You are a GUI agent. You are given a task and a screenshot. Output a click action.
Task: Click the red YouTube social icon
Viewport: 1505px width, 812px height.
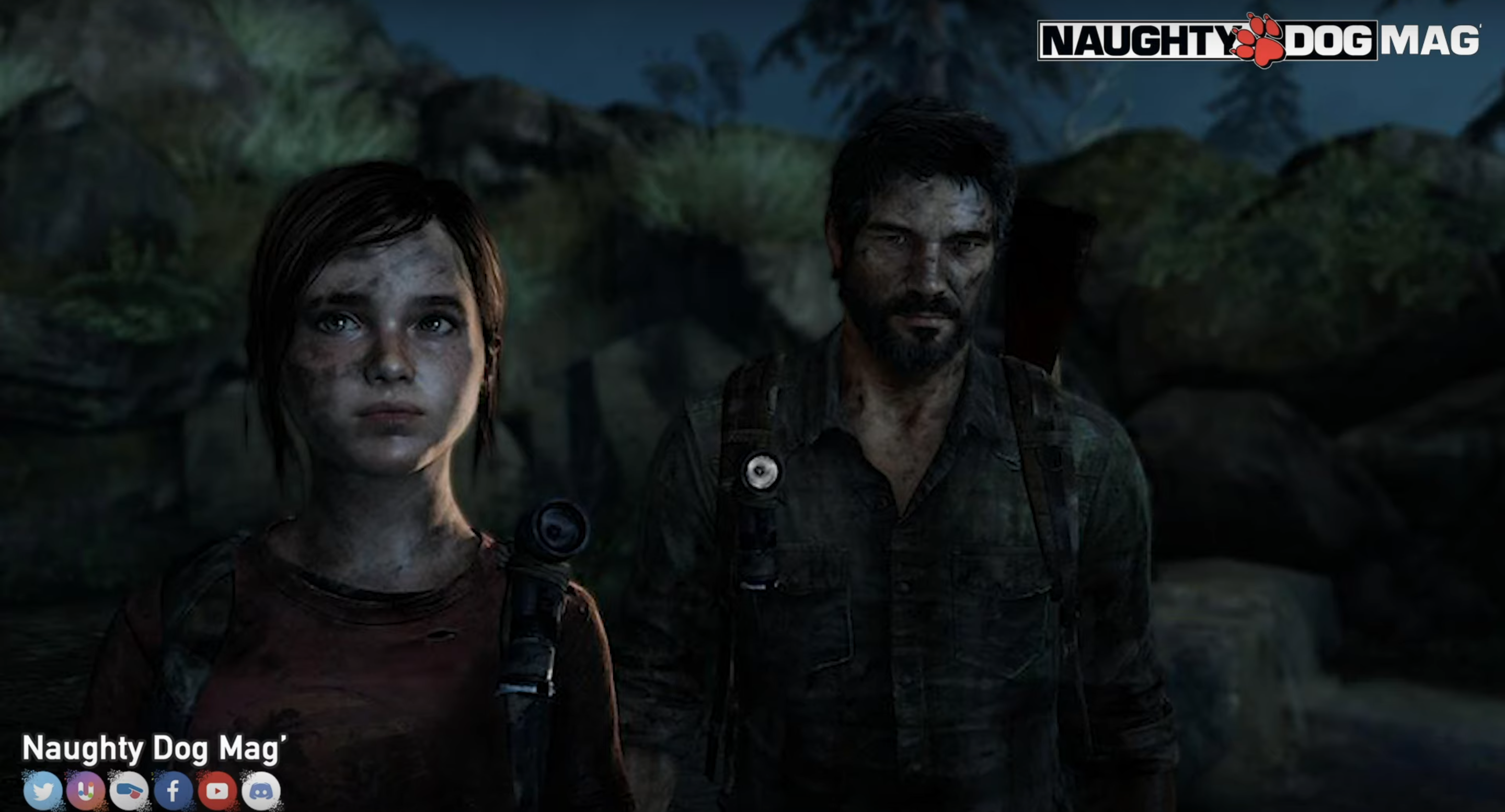pyautogui.click(x=217, y=791)
